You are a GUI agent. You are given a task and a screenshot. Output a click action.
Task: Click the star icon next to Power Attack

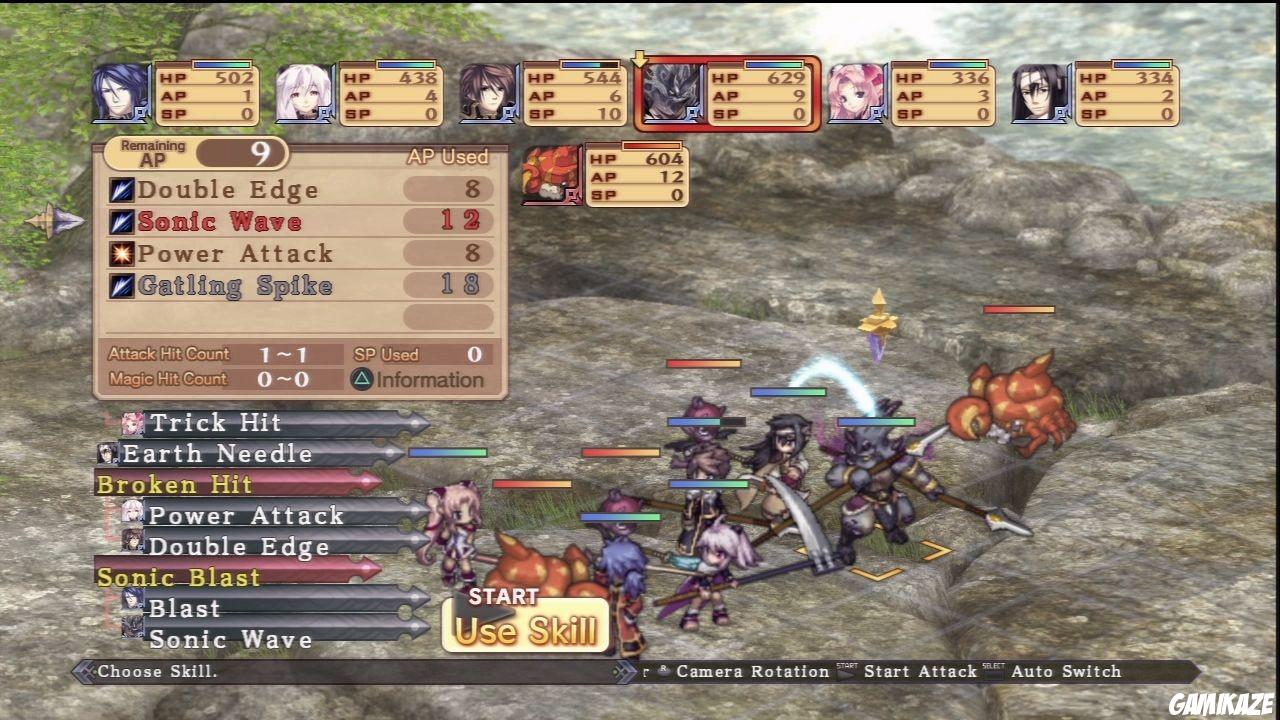120,253
